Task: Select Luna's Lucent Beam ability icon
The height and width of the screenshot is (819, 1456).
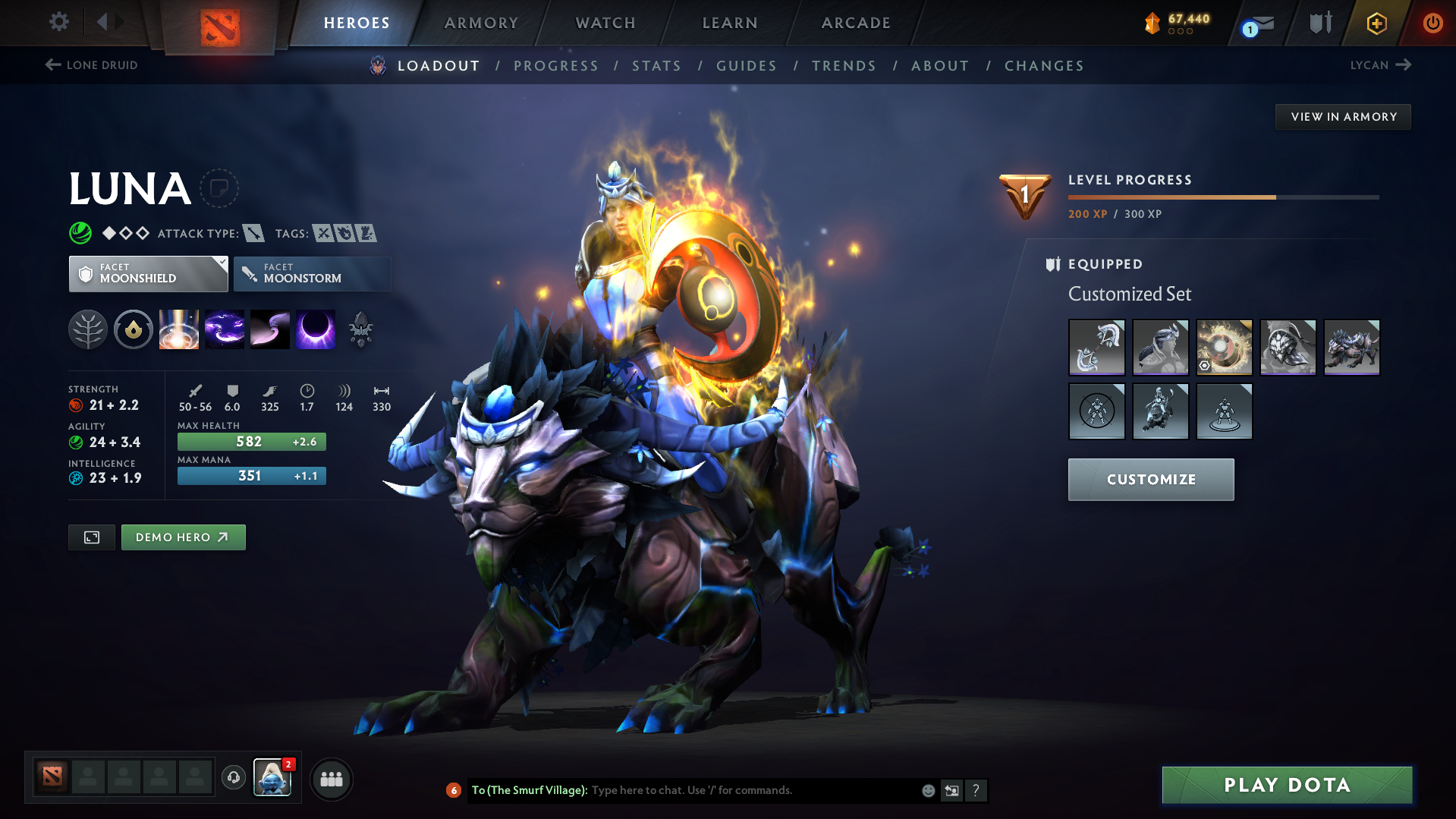Action: (179, 329)
